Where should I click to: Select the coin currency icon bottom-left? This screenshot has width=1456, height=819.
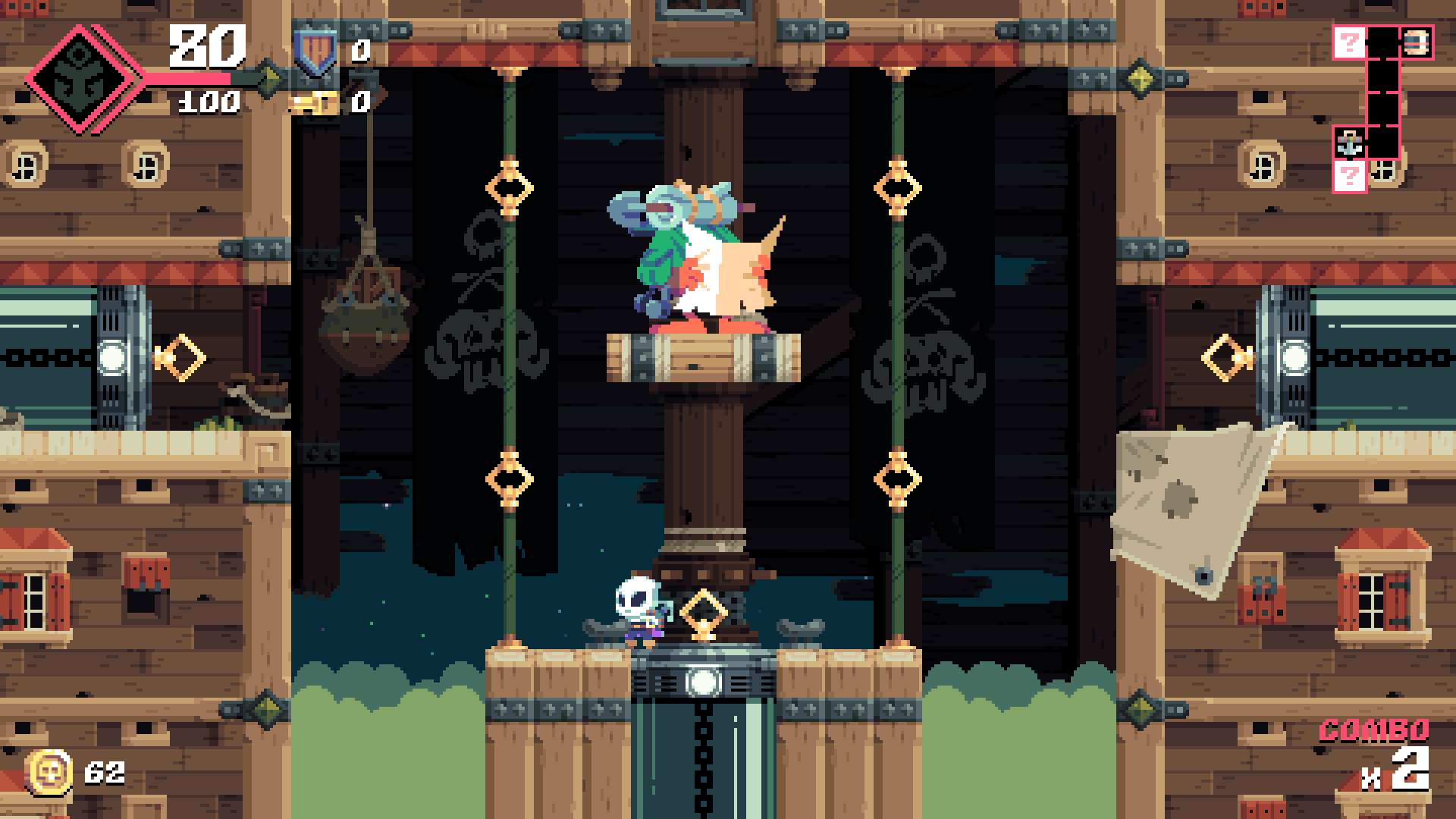point(49,773)
